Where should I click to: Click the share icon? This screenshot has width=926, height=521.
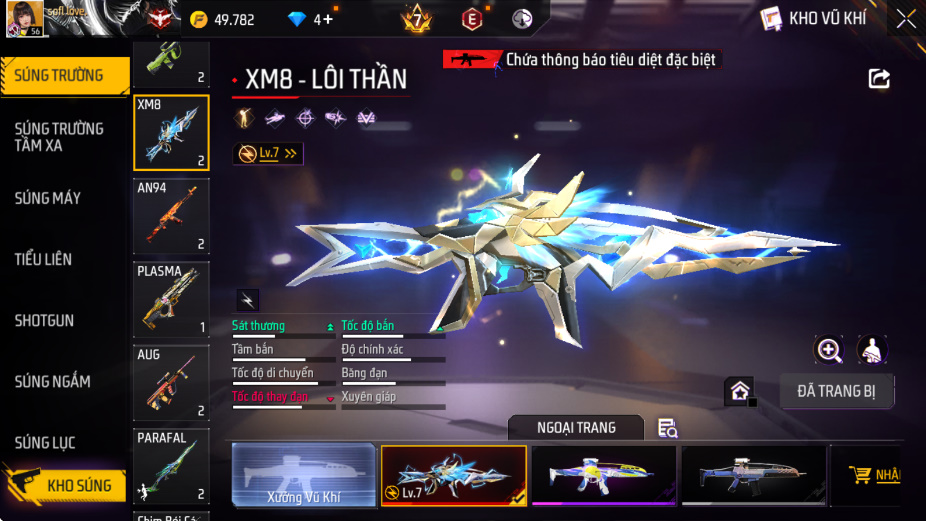click(x=879, y=78)
